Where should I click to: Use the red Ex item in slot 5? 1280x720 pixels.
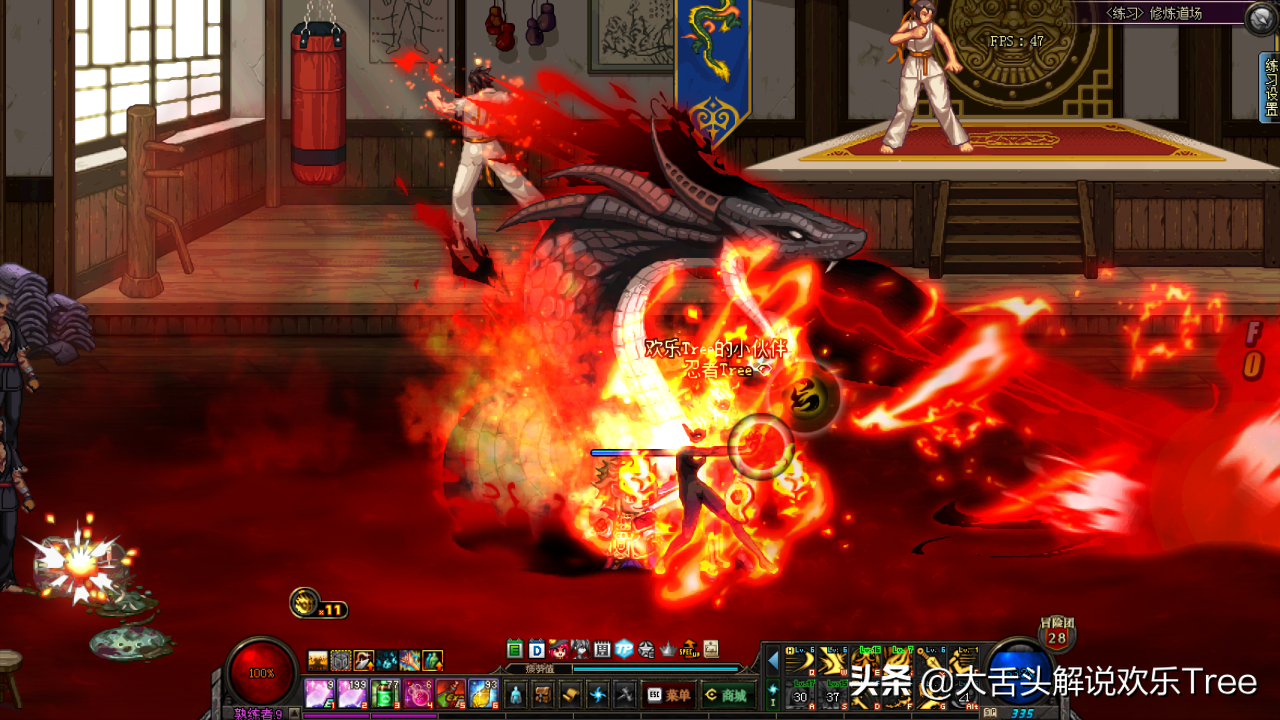coord(450,693)
